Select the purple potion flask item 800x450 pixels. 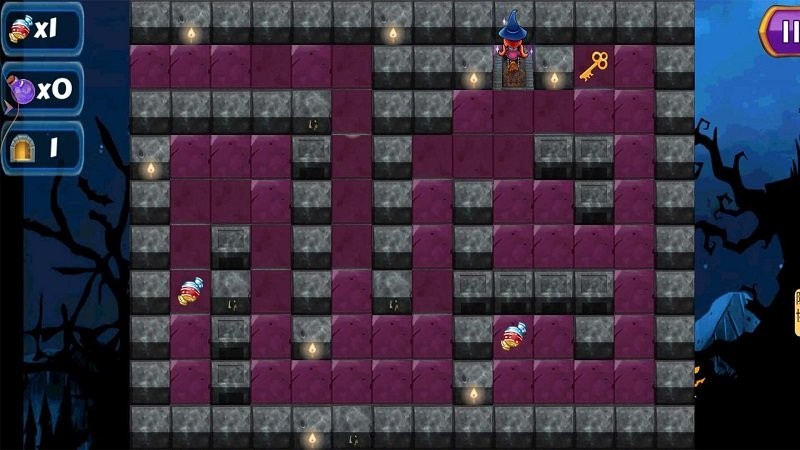pyautogui.click(x=21, y=90)
